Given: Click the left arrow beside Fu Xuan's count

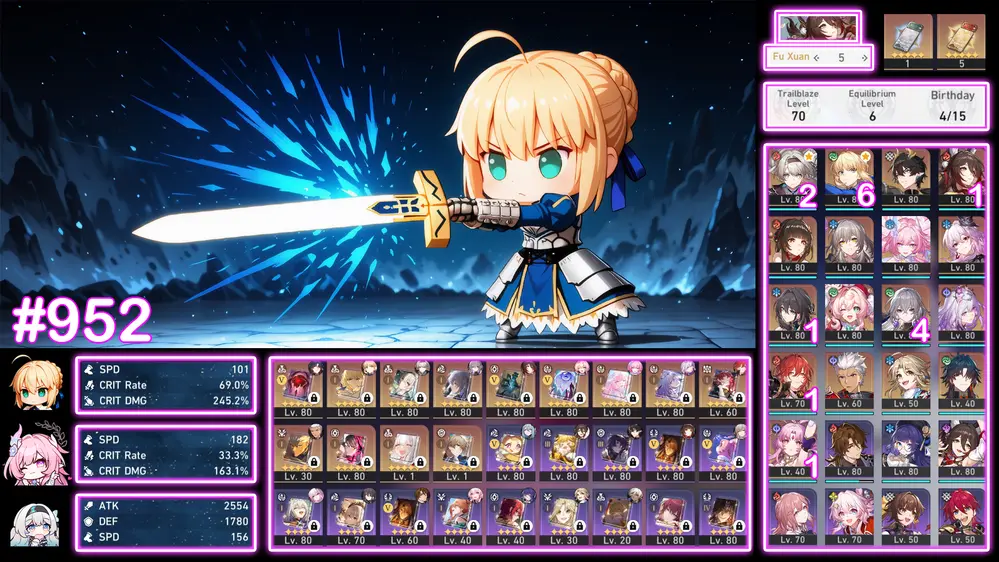Looking at the screenshot, I should coord(817,58).
